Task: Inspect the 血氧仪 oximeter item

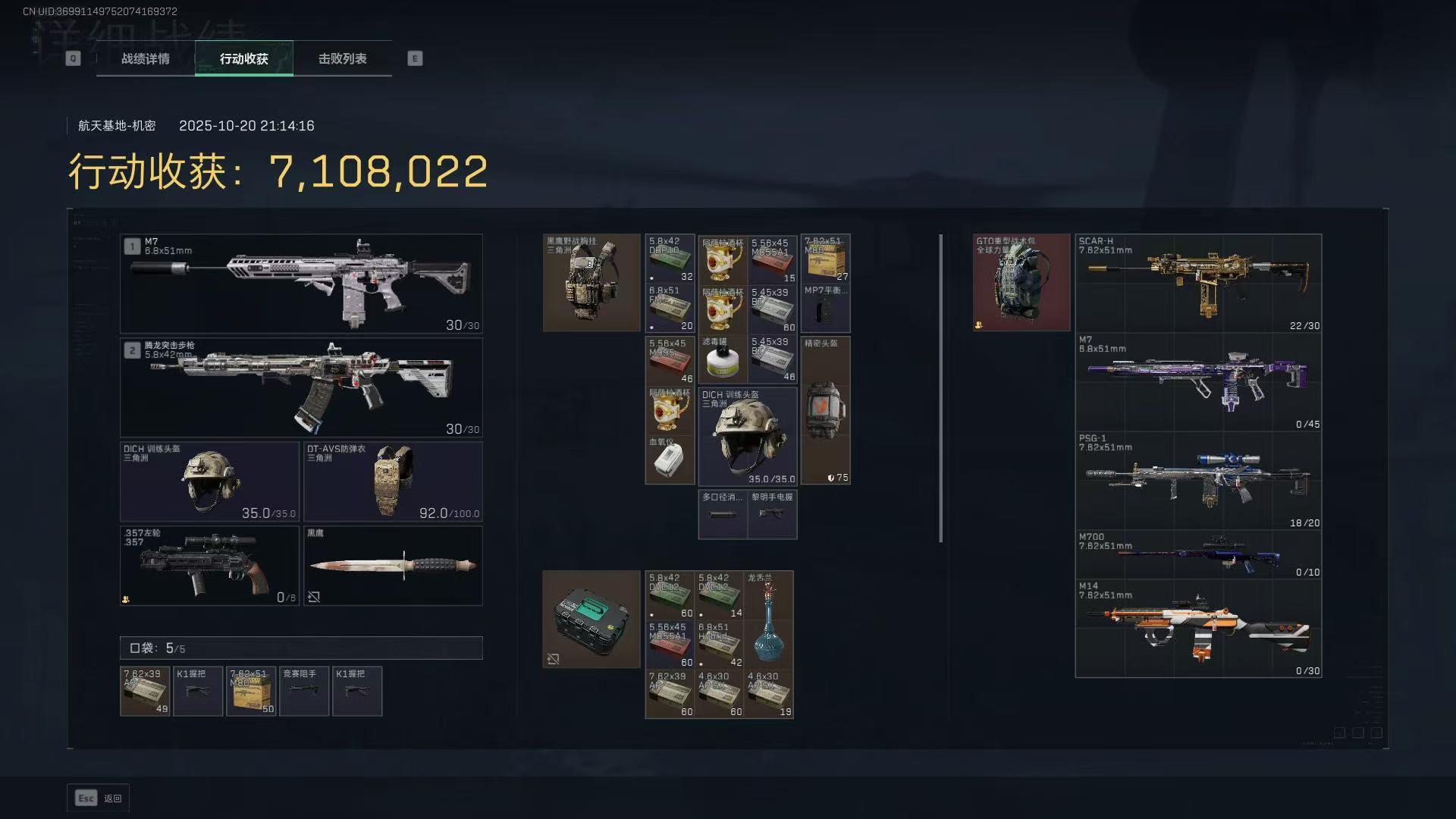Action: 670,460
